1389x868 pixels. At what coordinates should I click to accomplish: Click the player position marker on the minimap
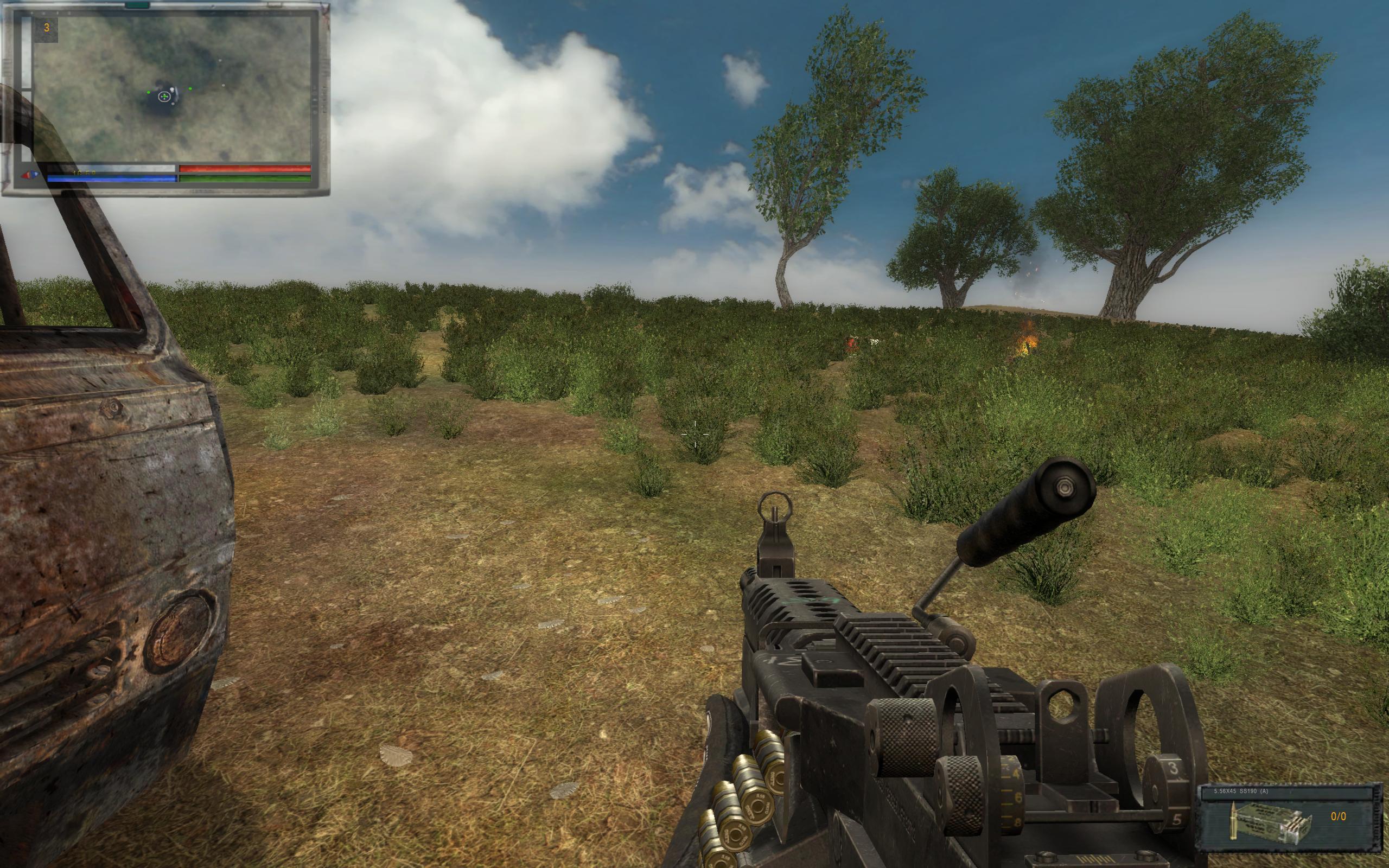(165, 97)
